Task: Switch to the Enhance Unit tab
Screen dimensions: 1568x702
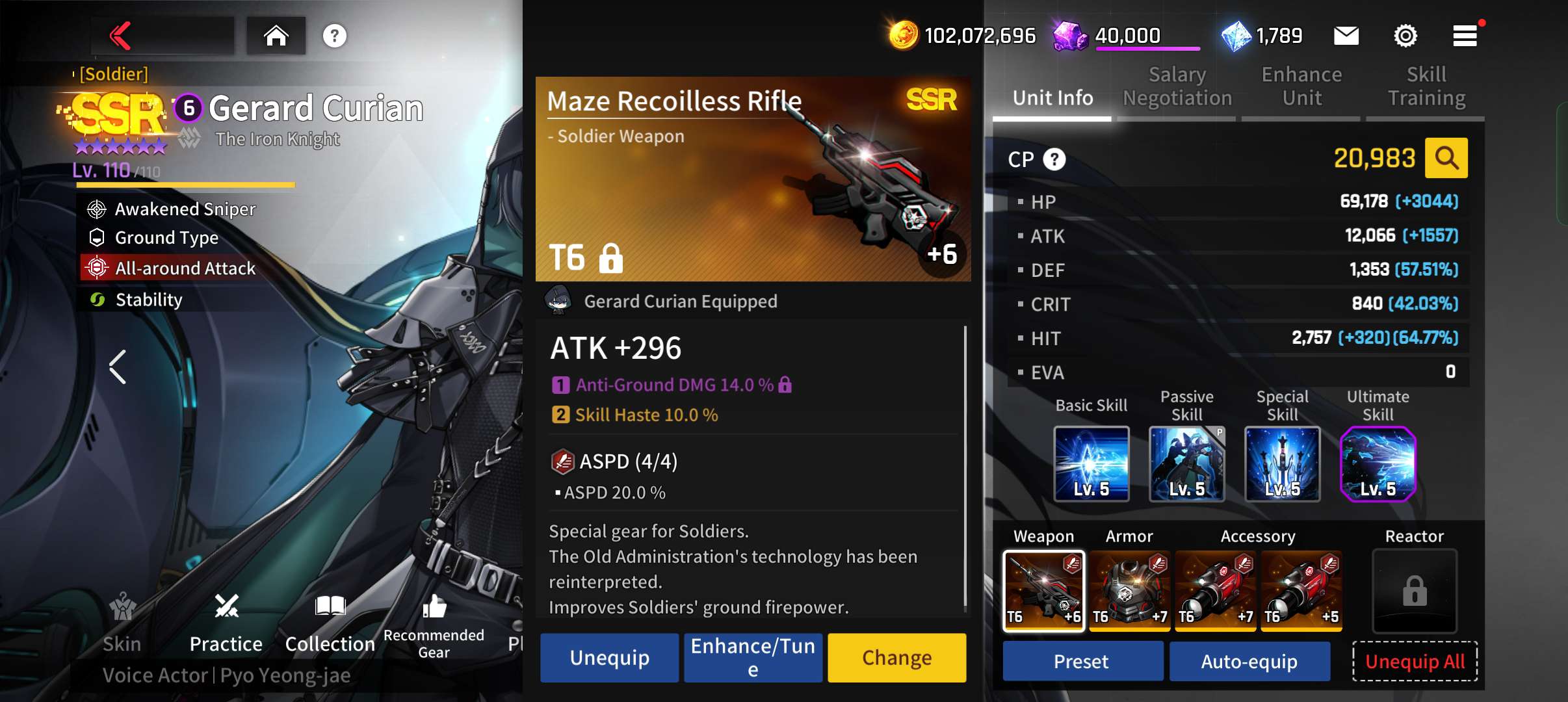Action: tap(1301, 86)
